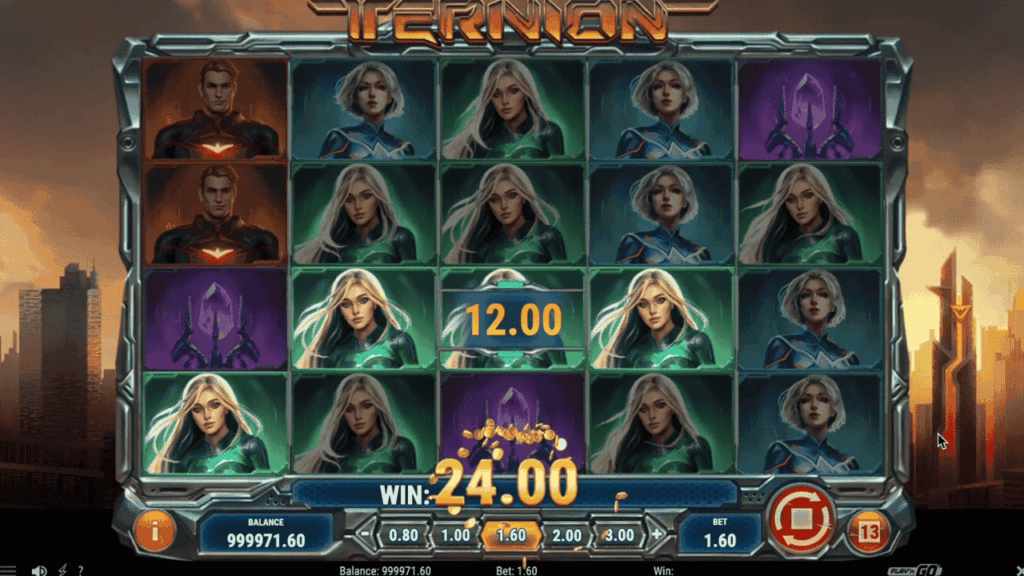Open the hamburger menu in bottom bar

(9, 570)
